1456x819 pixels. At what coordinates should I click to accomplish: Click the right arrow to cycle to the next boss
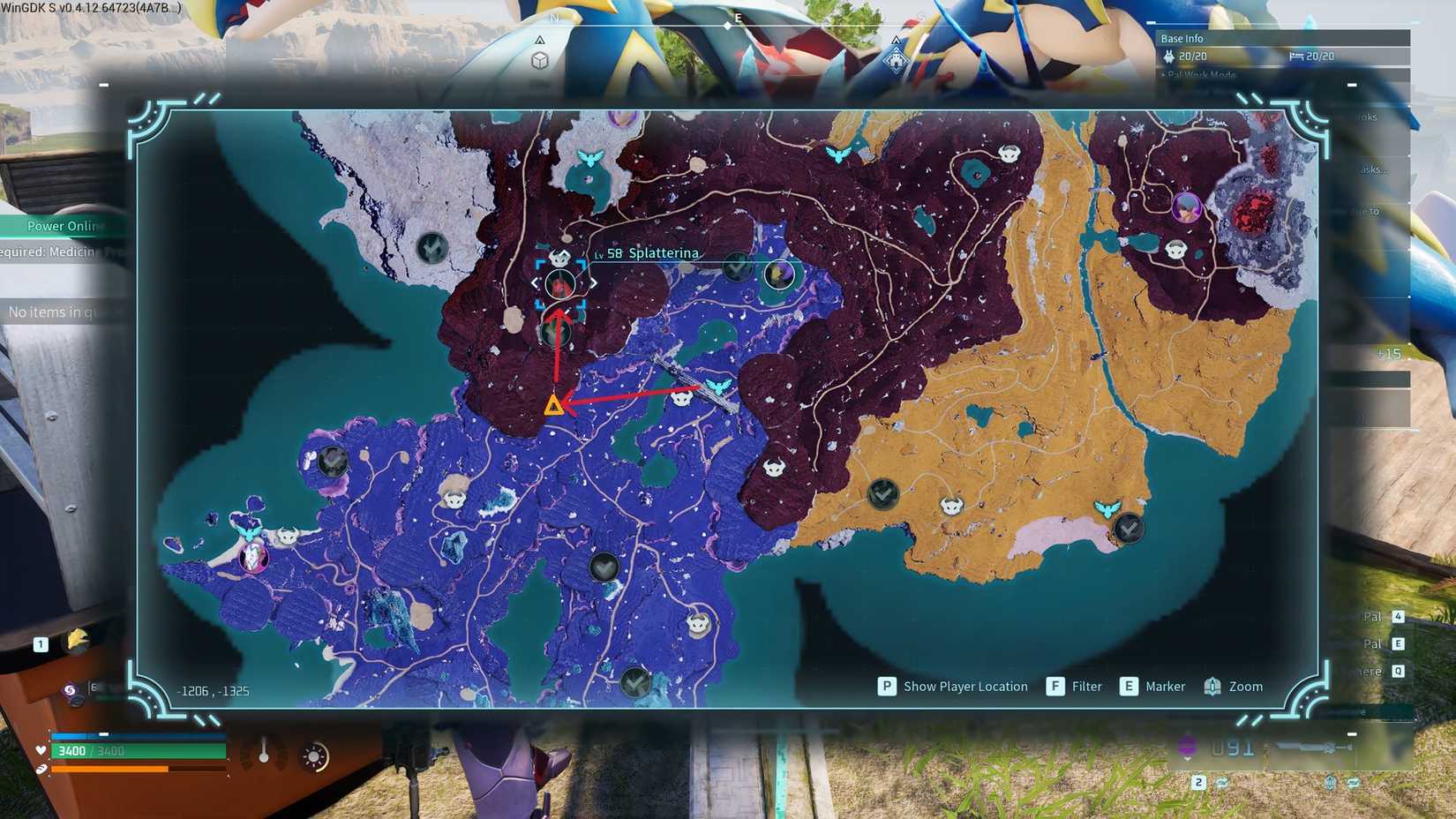[595, 282]
